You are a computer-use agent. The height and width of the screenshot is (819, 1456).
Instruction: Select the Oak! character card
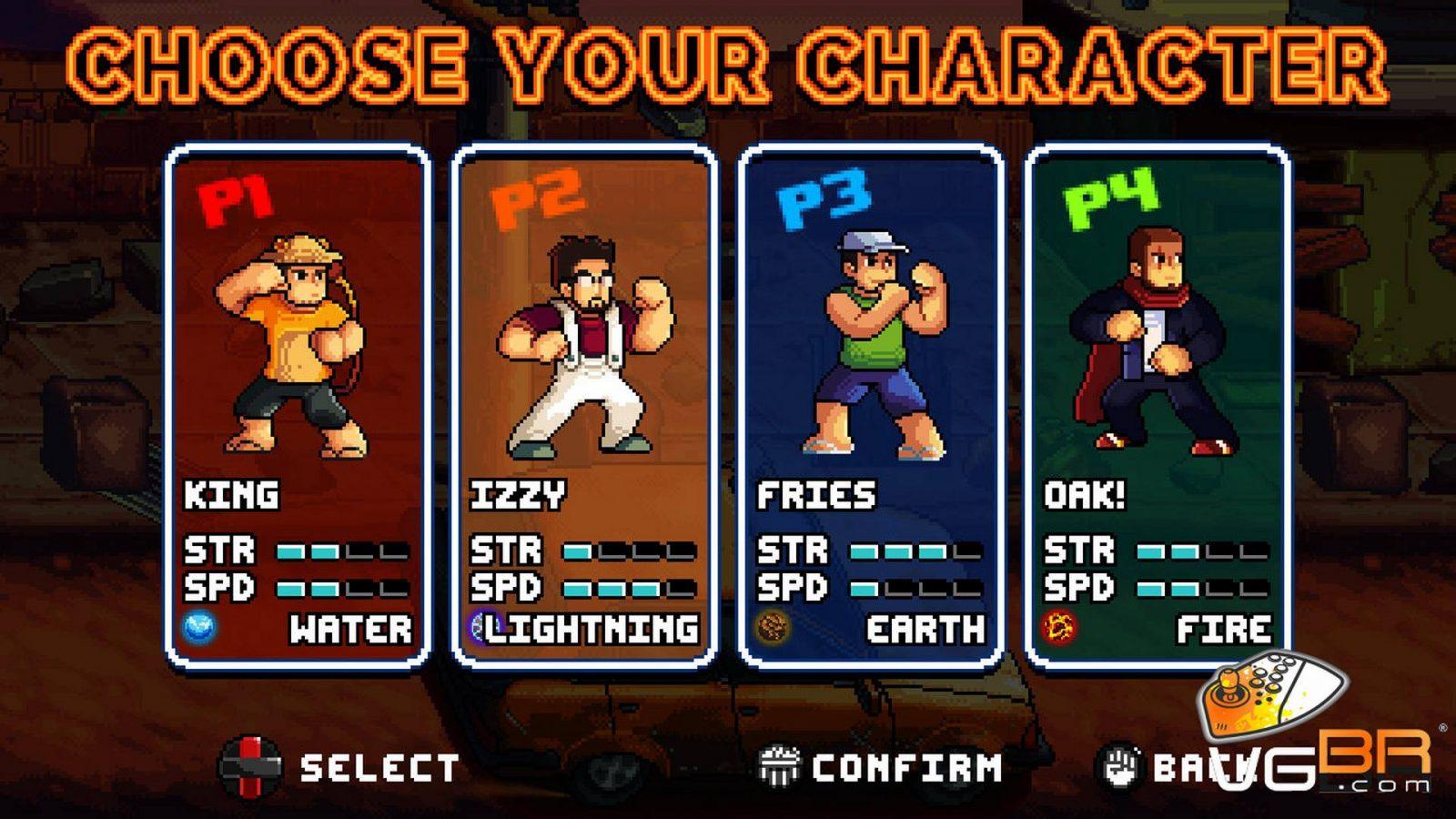tap(1157, 405)
